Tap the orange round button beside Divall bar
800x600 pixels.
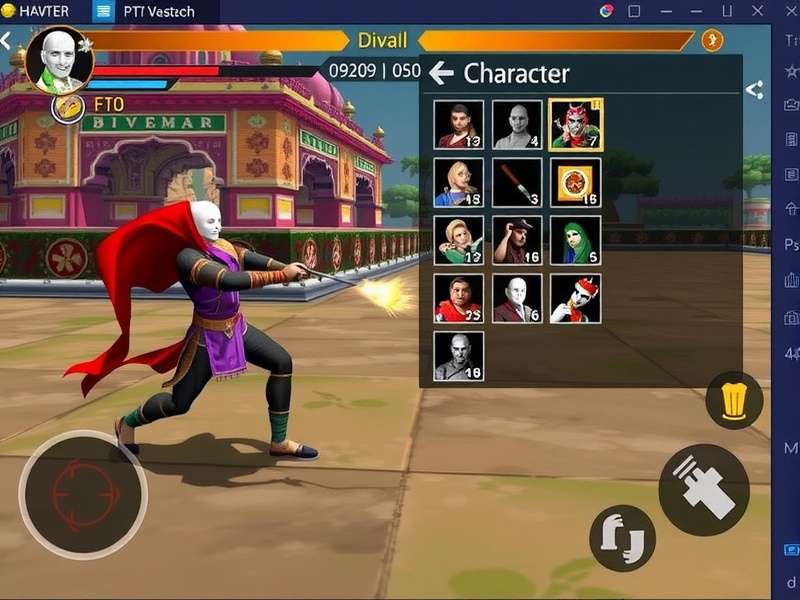[712, 40]
